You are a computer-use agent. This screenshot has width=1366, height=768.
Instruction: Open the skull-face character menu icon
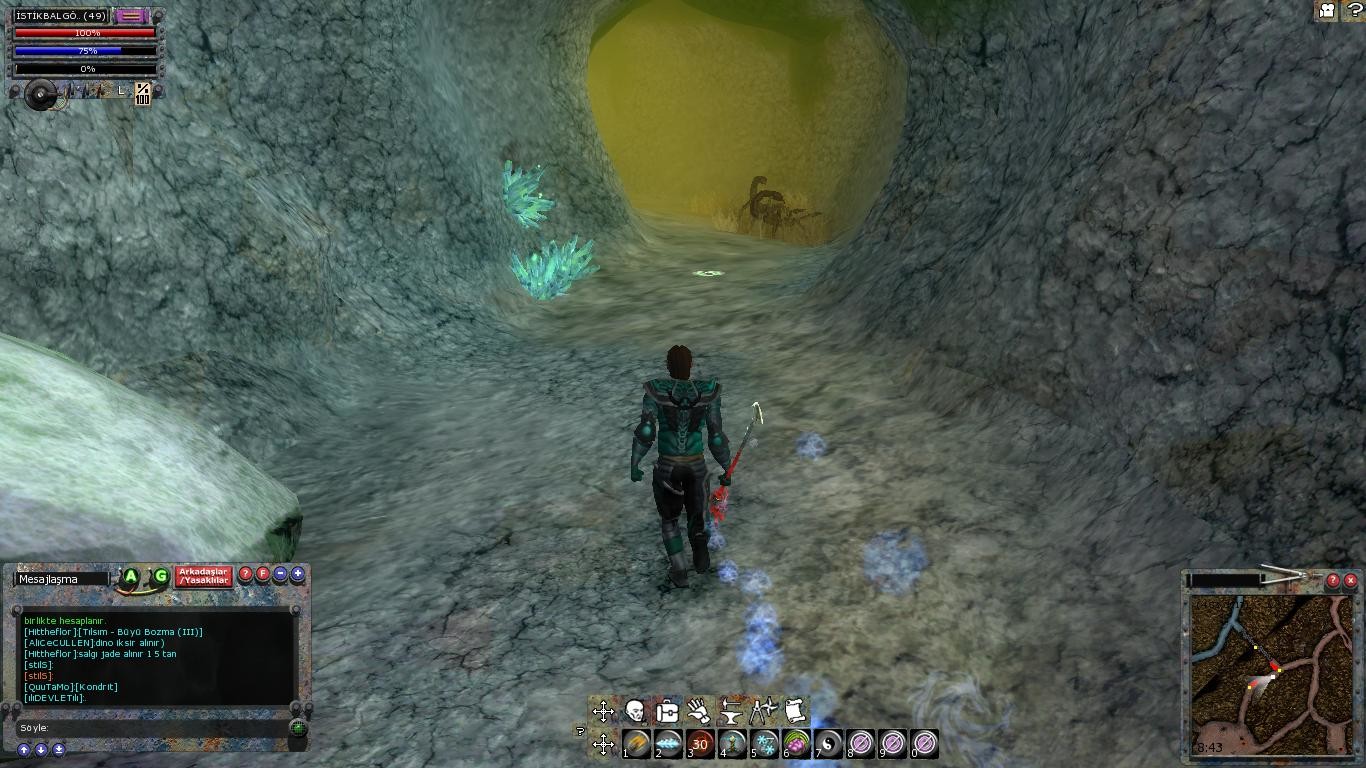(x=634, y=711)
